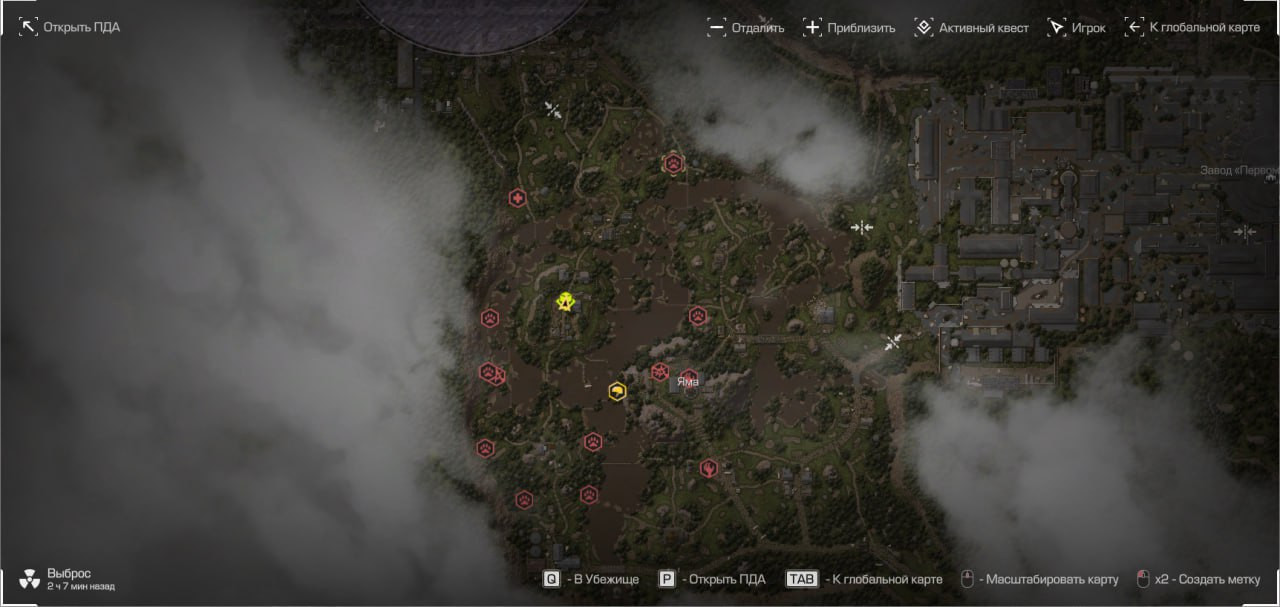Screen dimensions: 1280x607
Task: Return to global map via top-right К глобальной карте
Action: click(x=1192, y=28)
